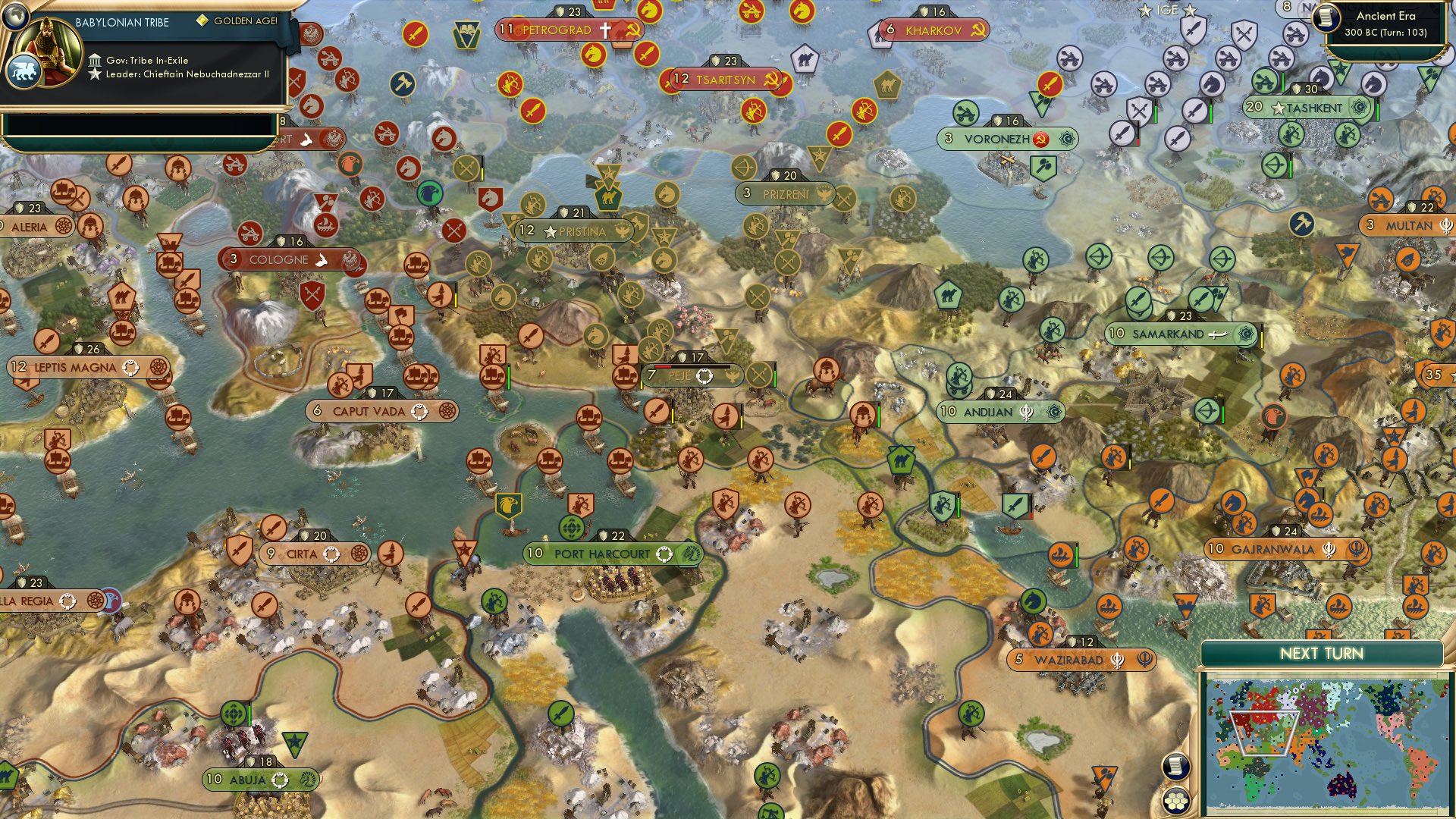1456x819 pixels.
Task: Click the Sikh khanda icon on Multan's banner
Action: [x=1446, y=226]
